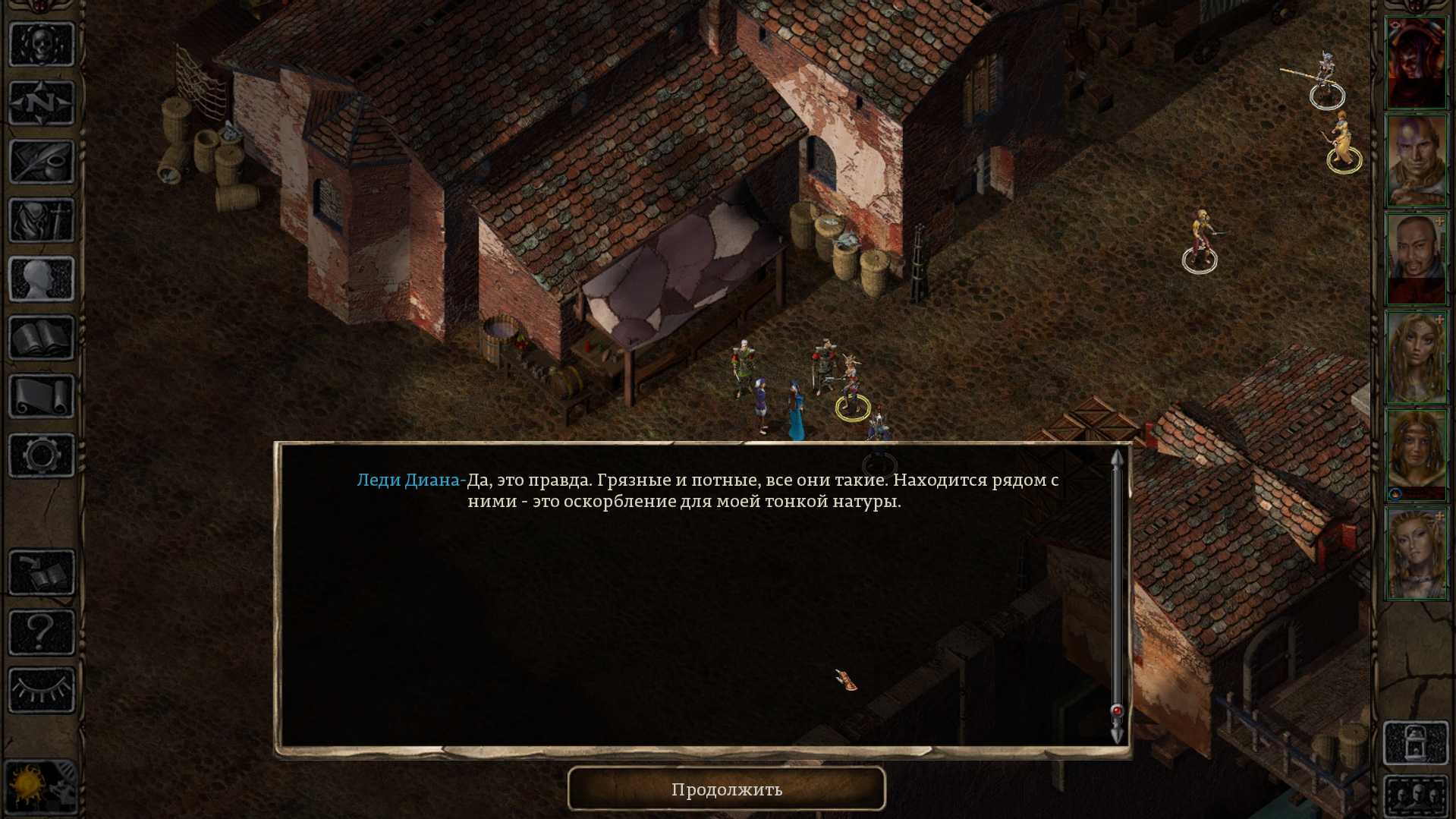1456x819 pixels.
Task: Select the bearded dark-haired man's portrait
Action: (x=1416, y=259)
